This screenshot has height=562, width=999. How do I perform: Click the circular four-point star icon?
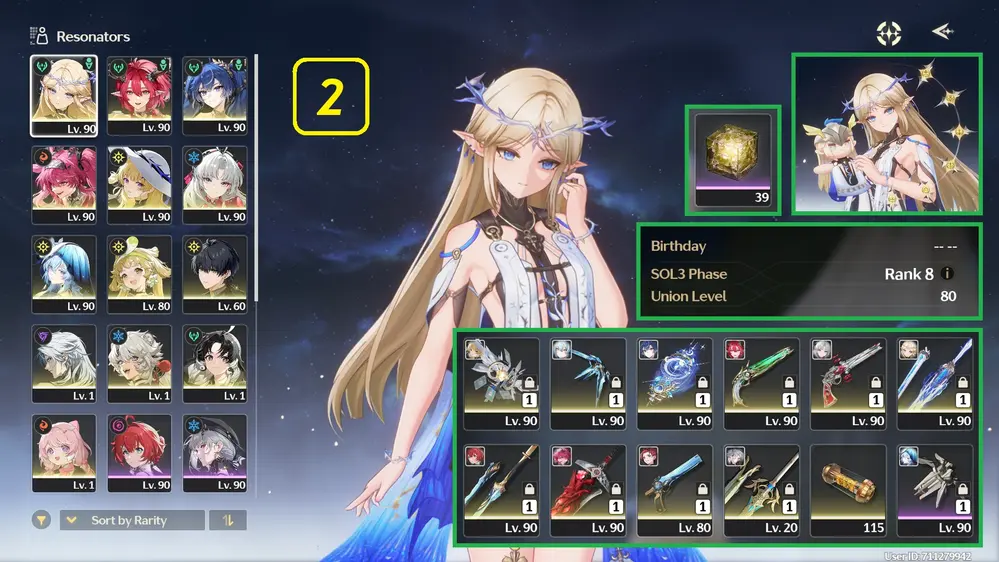coord(888,33)
